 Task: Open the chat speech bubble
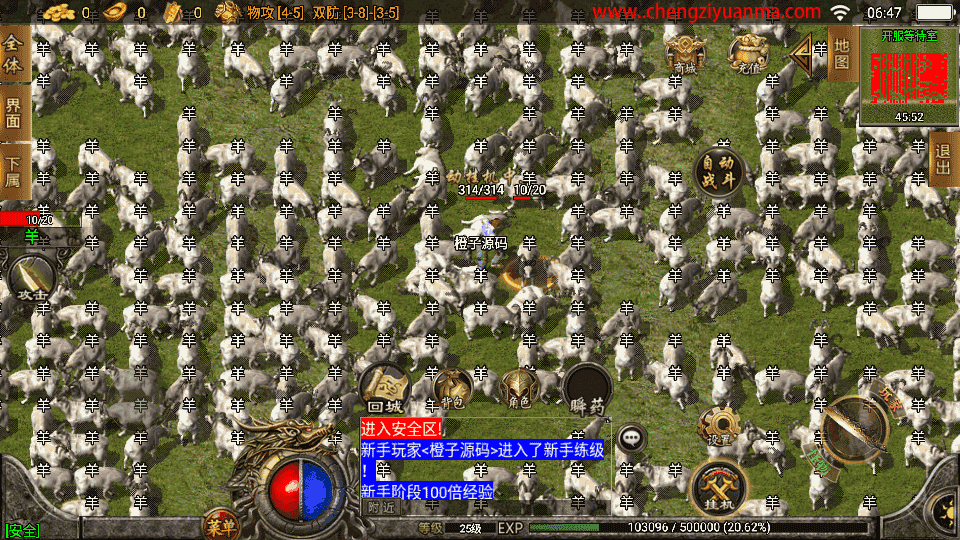(632, 437)
